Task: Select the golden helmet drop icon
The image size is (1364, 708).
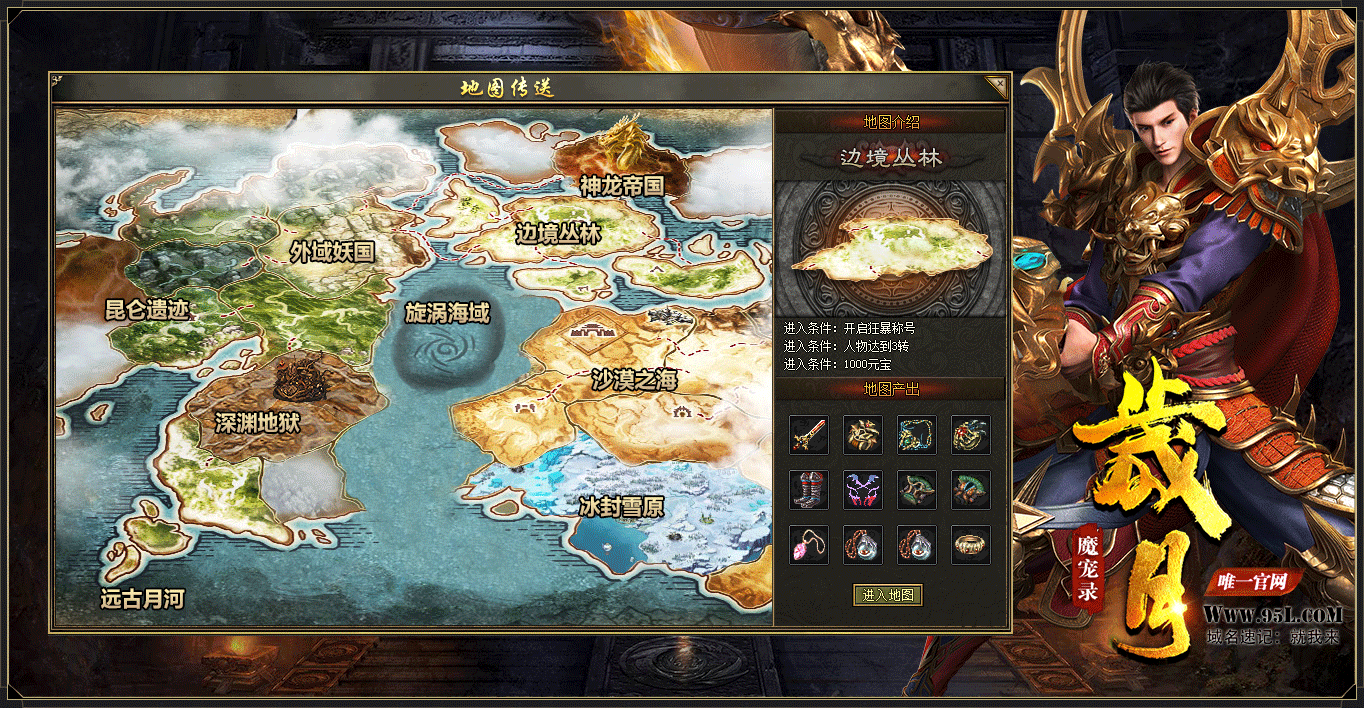Action: pyautogui.click(x=862, y=435)
